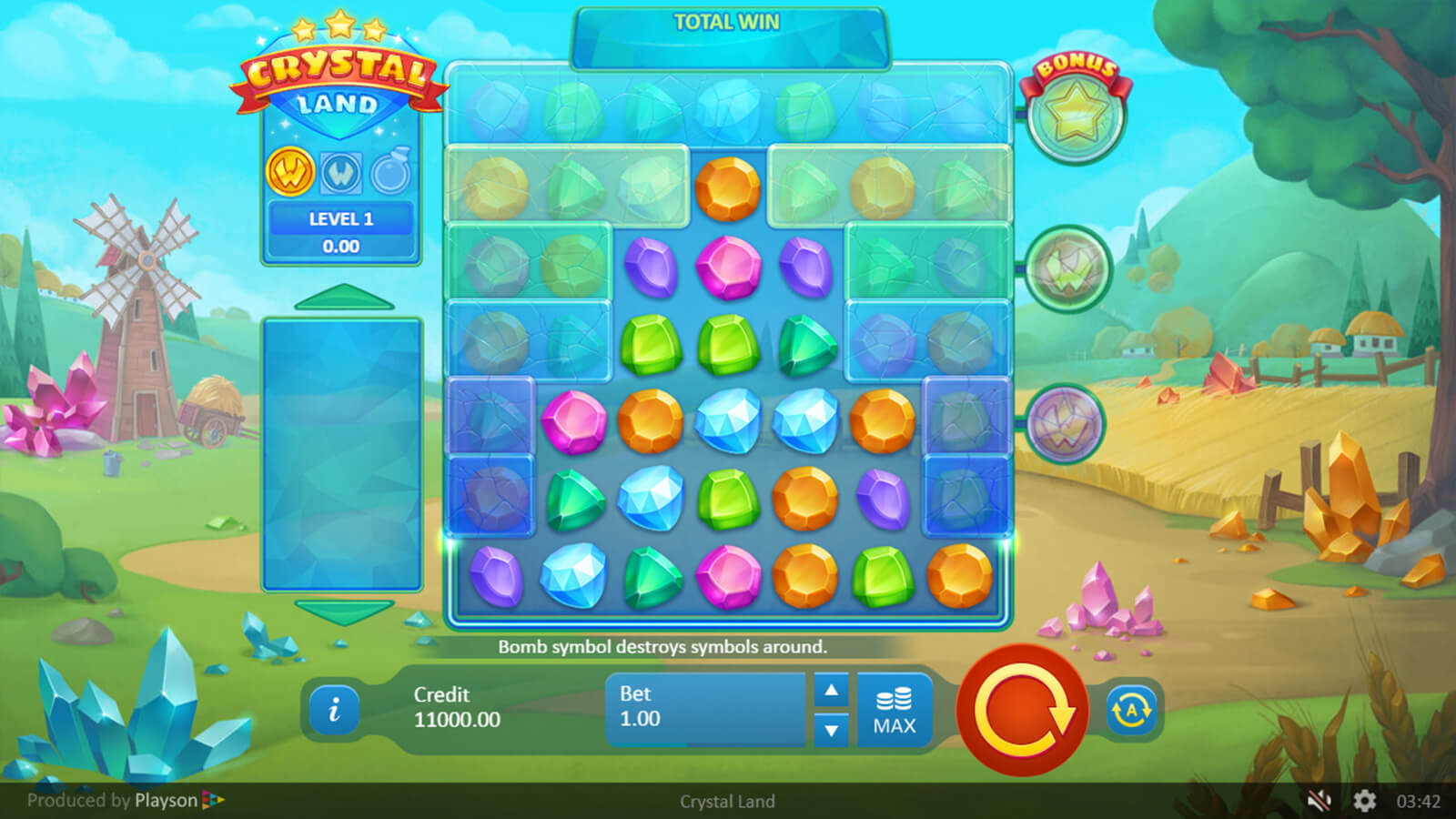Set the bet to MAX
The image size is (1456, 819).
click(x=895, y=711)
